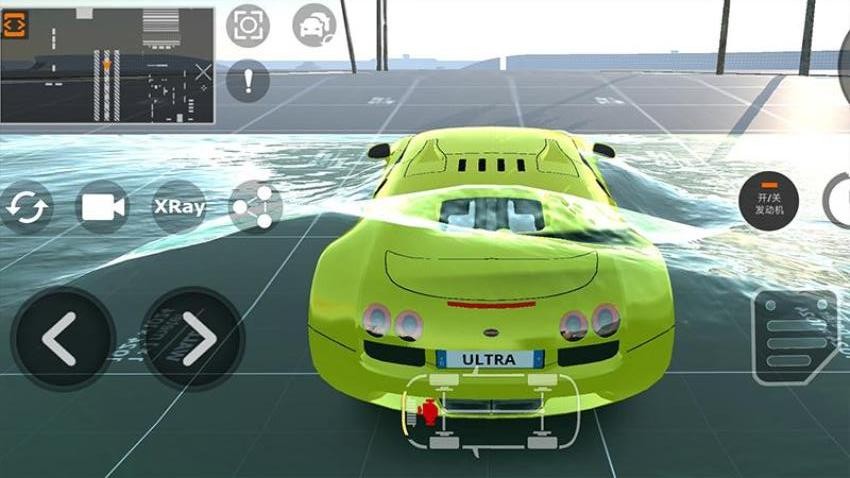This screenshot has width=850, height=478.
Task: Click the screenshot focus frame button
Action: [x=247, y=25]
